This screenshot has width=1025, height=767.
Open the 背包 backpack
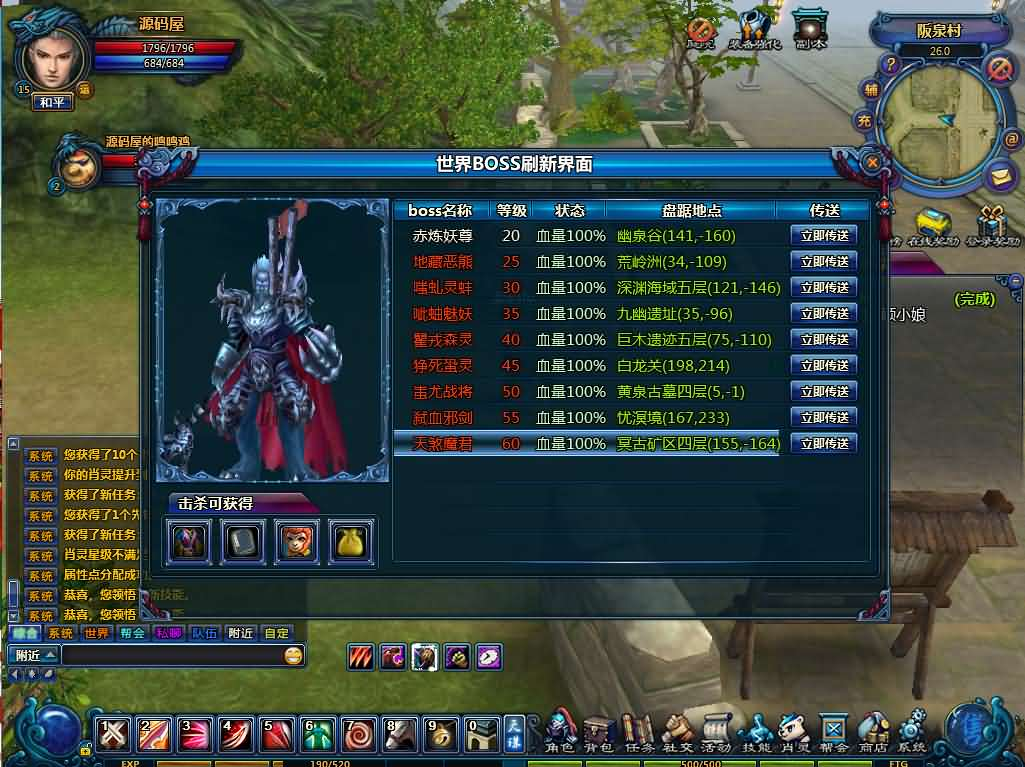click(598, 733)
